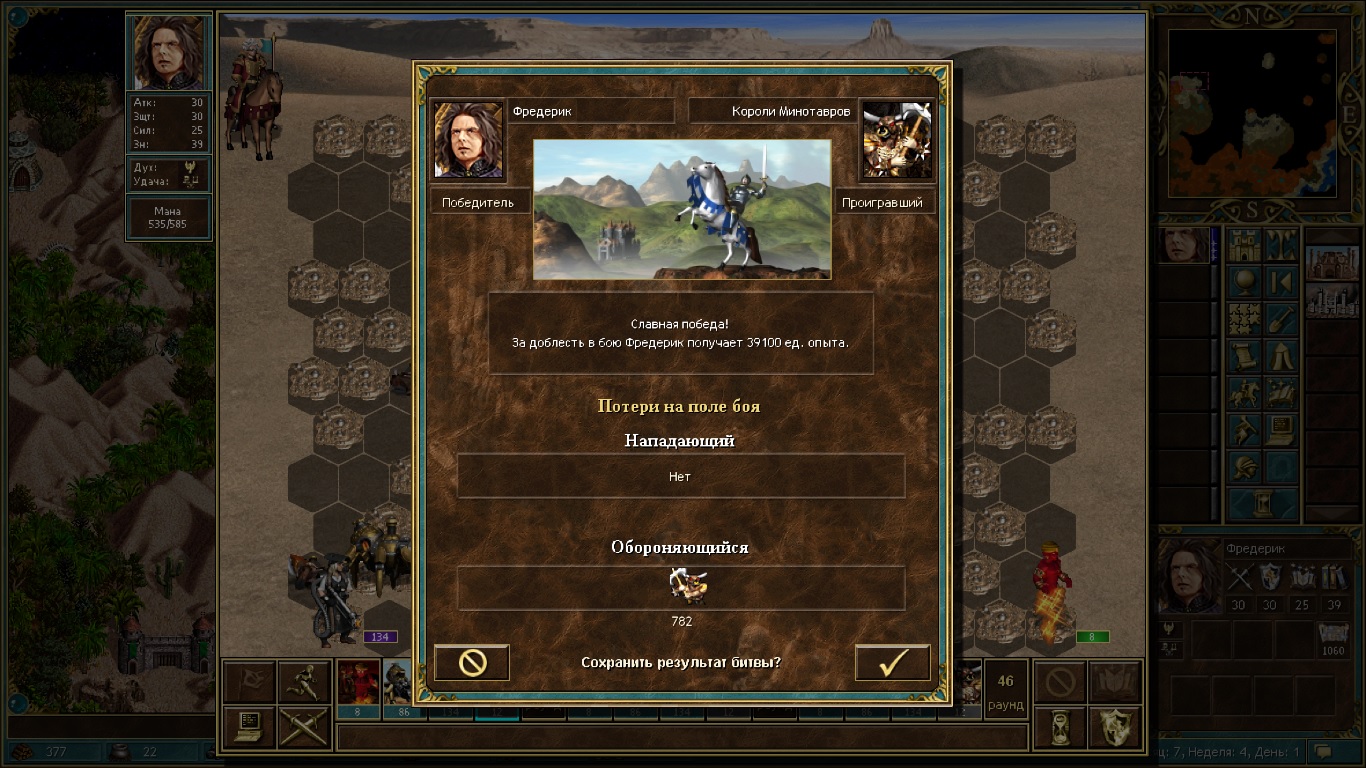Open the kingdom overview castle button

click(x=1244, y=245)
